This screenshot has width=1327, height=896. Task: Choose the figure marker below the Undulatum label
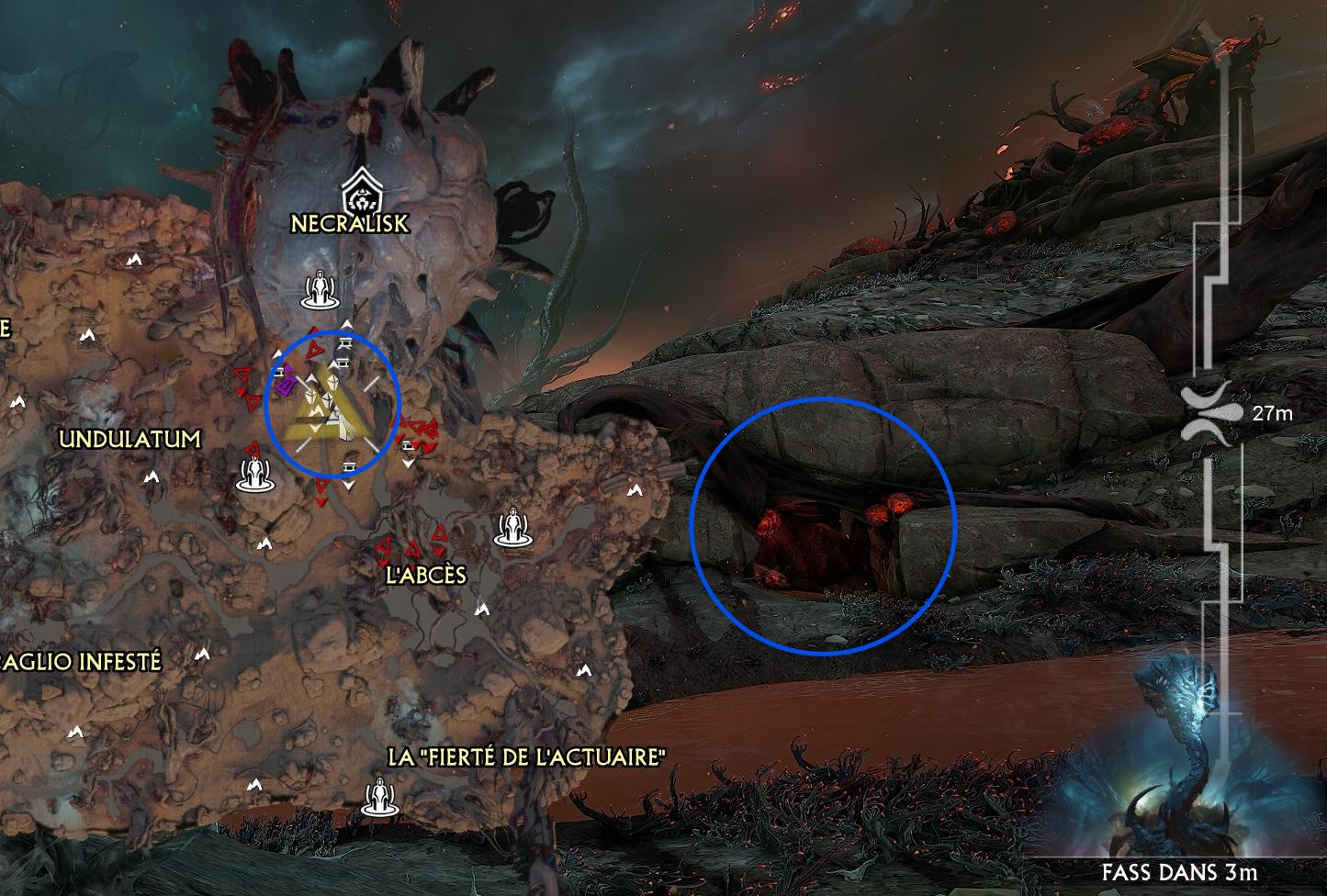pyautogui.click(x=253, y=472)
